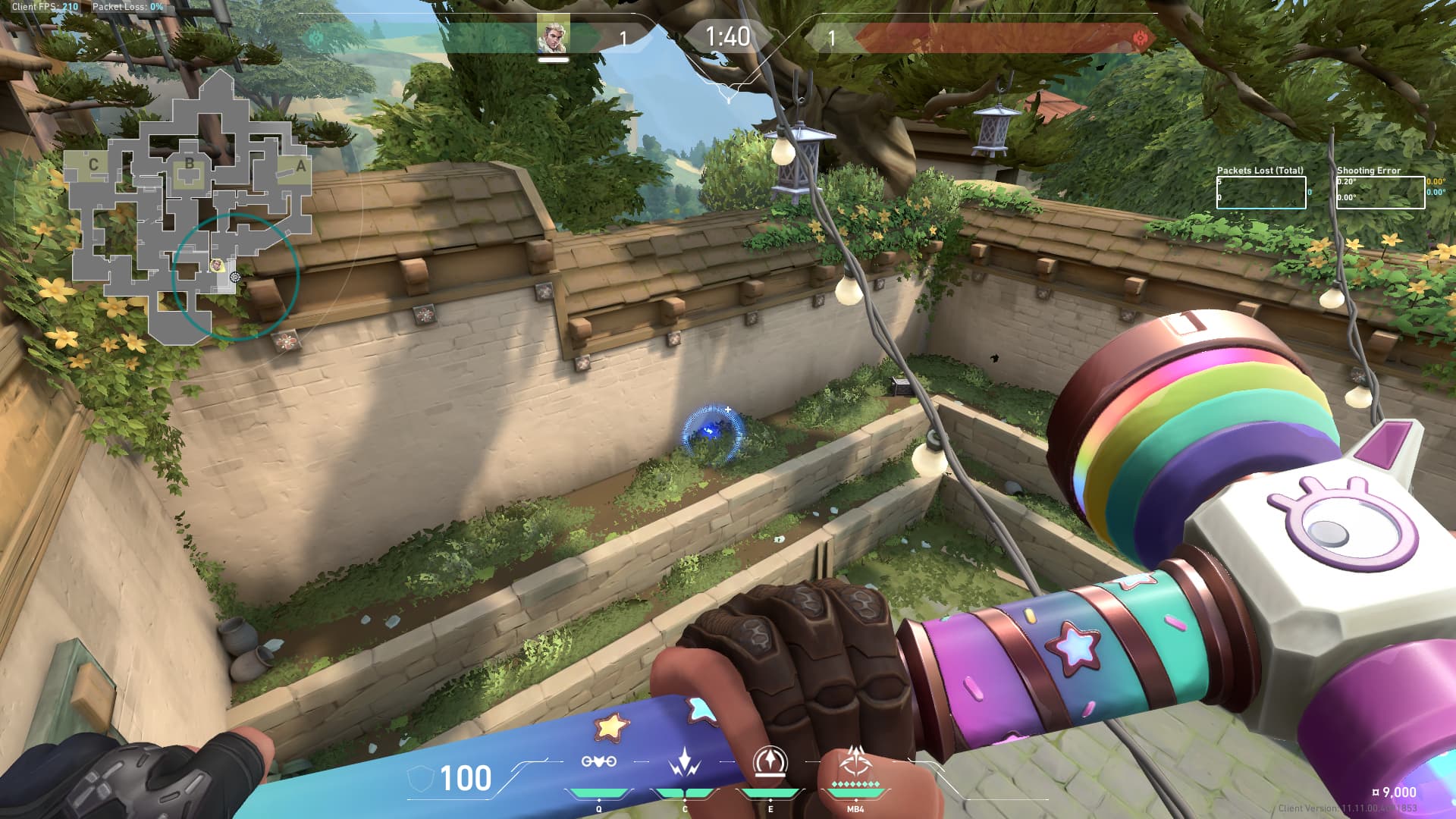Open the Shooting Error graph
This screenshot has width=1456, height=819.
1380,193
